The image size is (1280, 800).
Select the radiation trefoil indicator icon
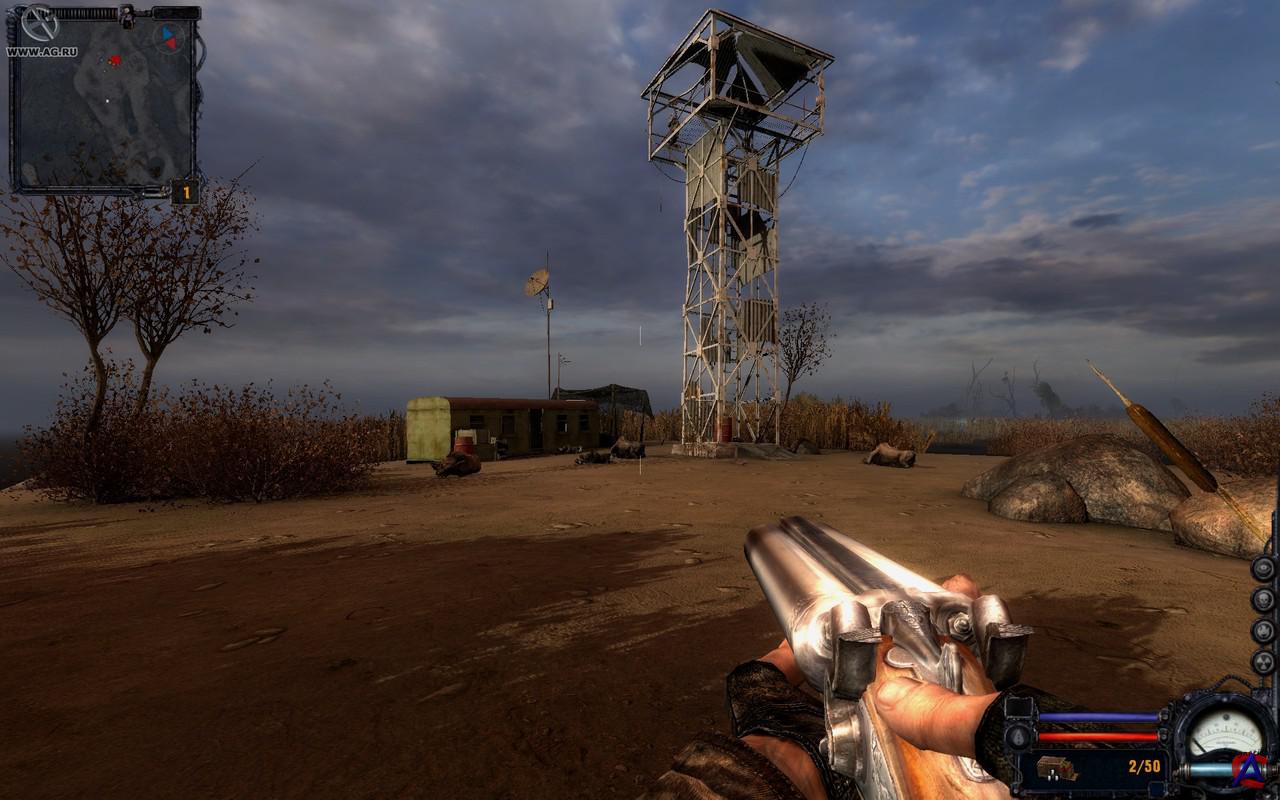(x=1263, y=662)
